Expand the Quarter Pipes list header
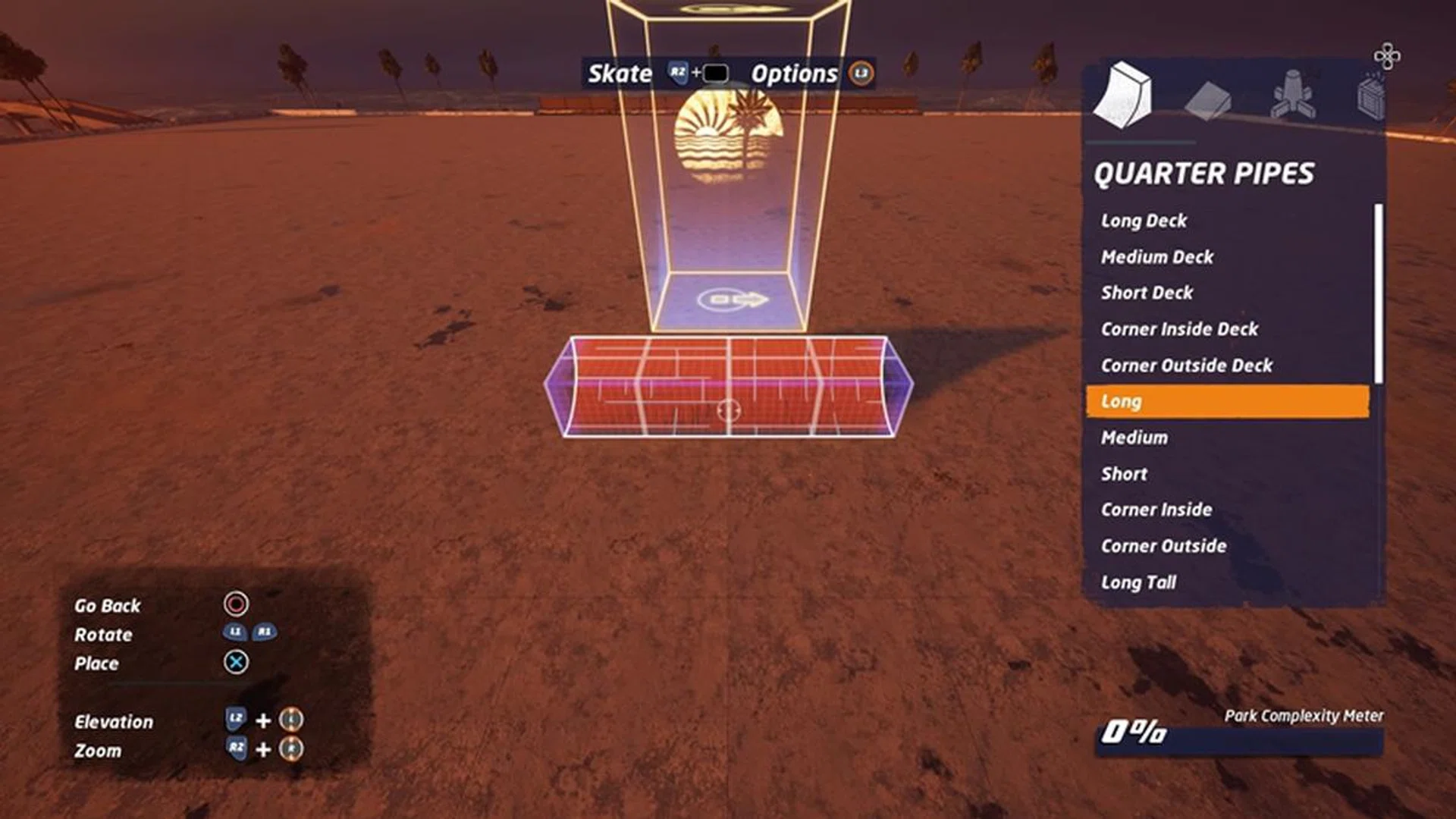Screen dimensions: 1456x819 click(1206, 173)
